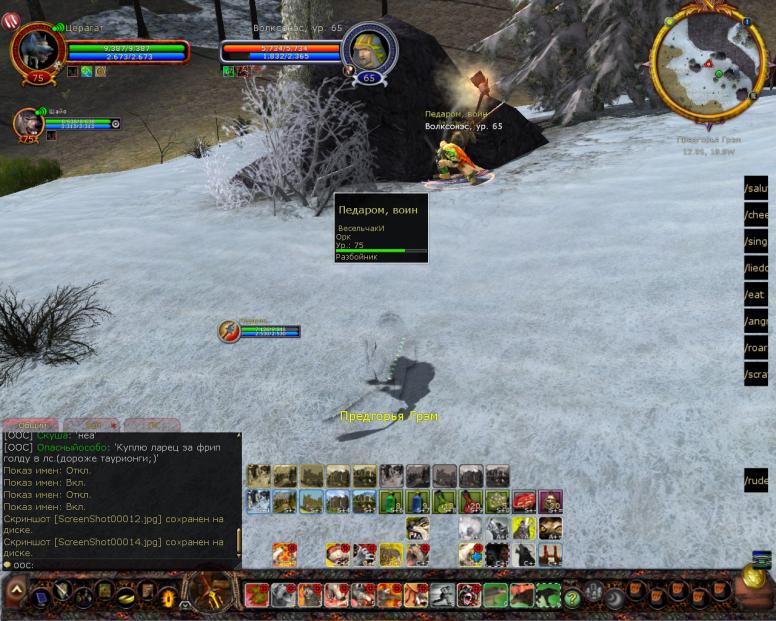Activate the /rude emote shortcut
This screenshot has width=776, height=621.
(757, 481)
